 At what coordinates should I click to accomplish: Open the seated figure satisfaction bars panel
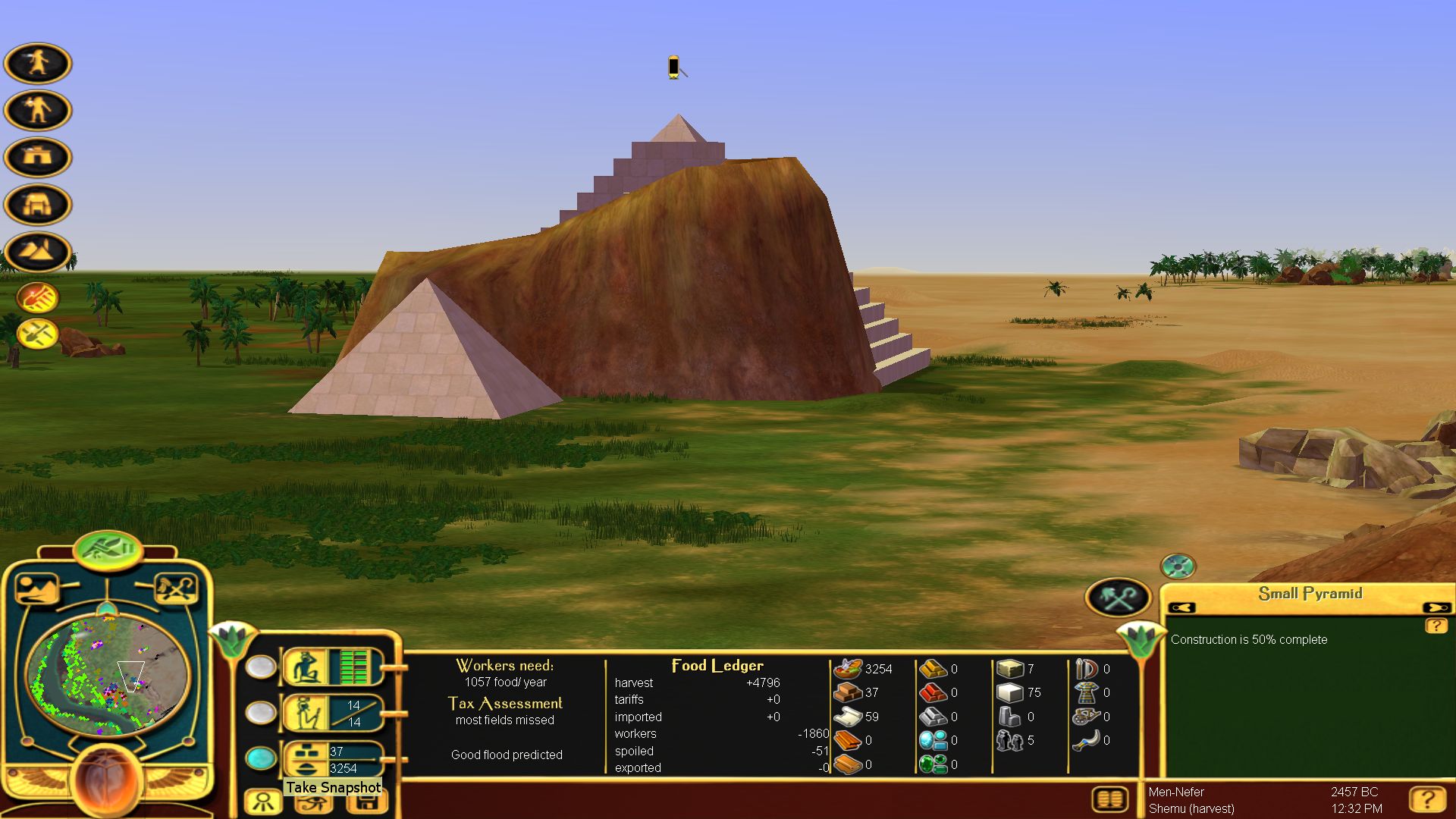(x=332, y=667)
